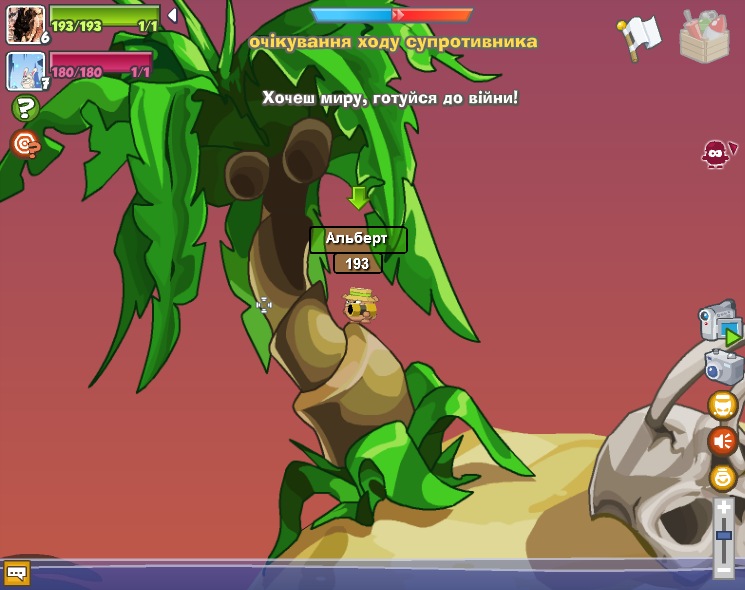Open the weapons crate
The width and height of the screenshot is (745, 590).
pos(704,36)
